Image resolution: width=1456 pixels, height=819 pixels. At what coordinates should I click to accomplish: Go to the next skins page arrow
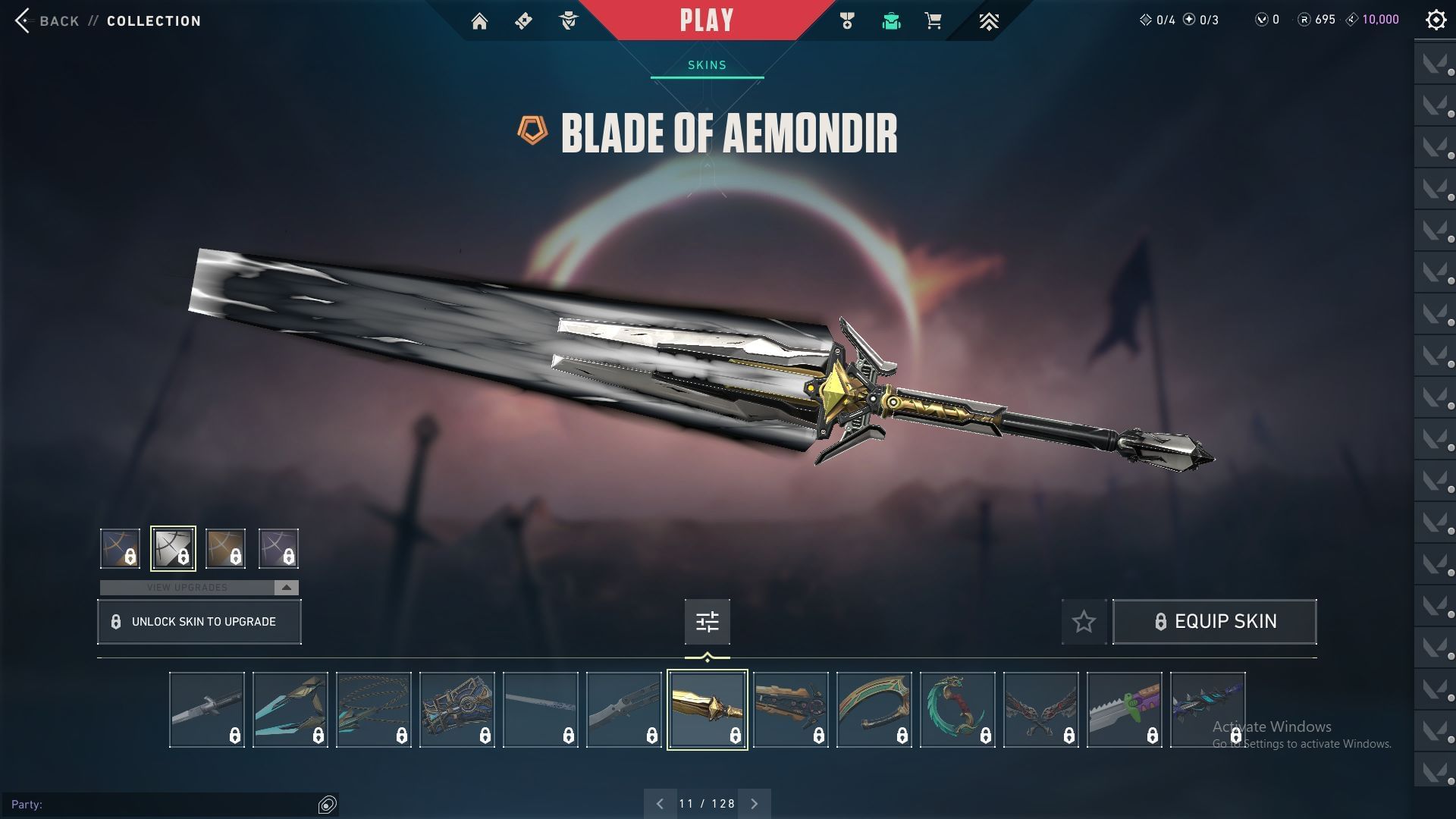tap(754, 802)
